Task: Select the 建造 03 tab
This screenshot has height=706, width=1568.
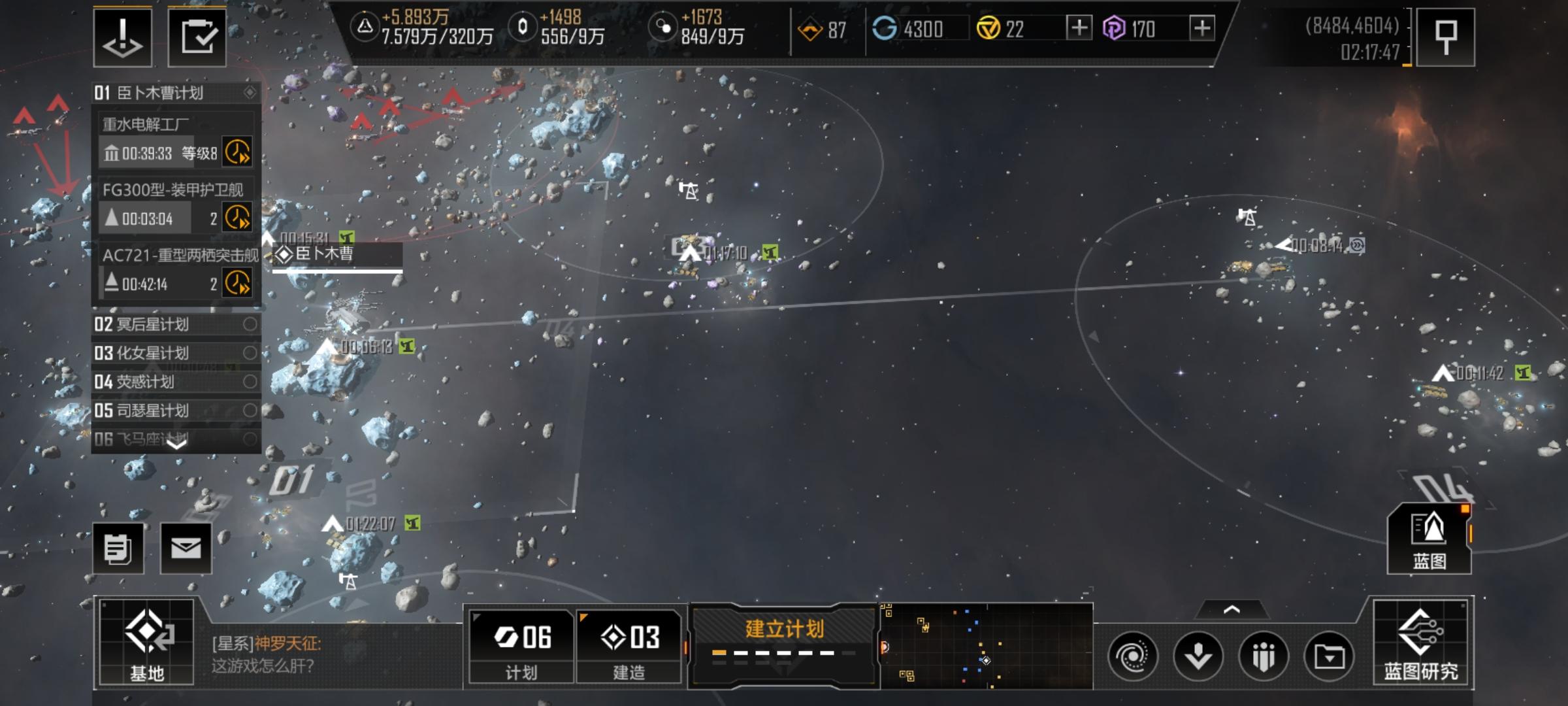Action: click(629, 646)
